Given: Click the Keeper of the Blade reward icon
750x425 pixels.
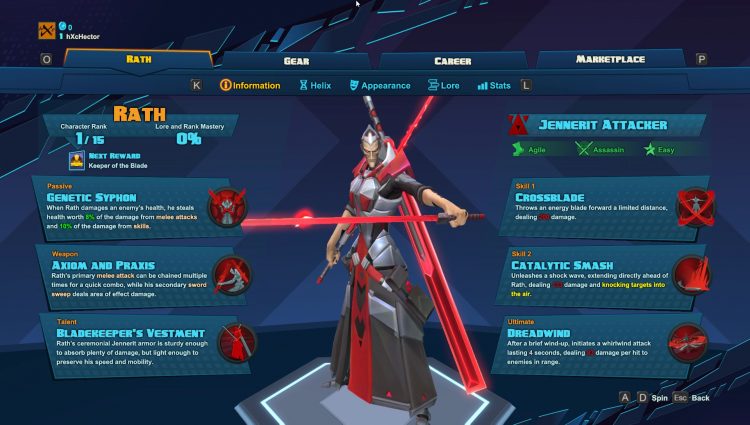Looking at the screenshot, I should tap(76, 161).
